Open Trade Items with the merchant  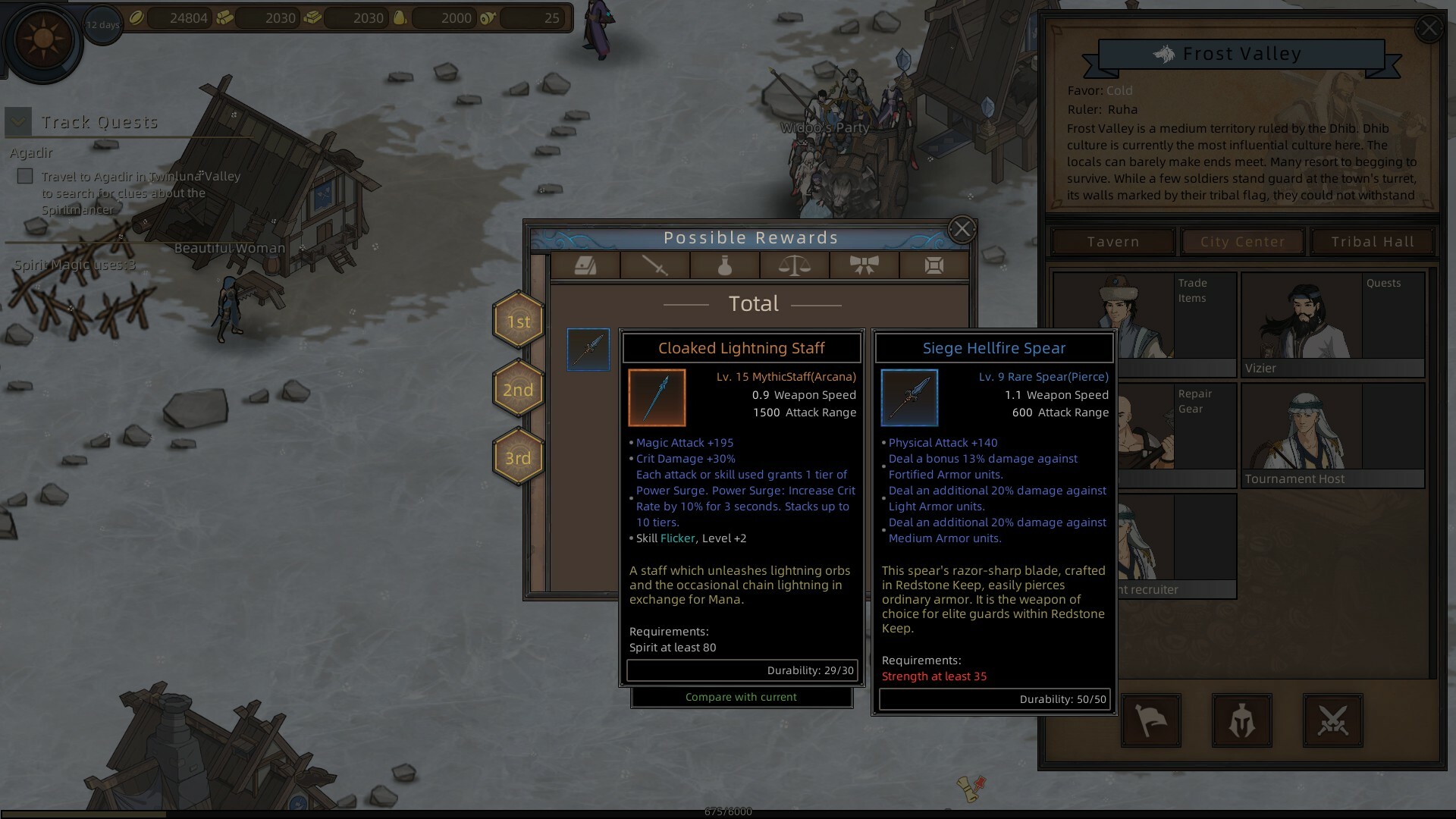click(x=1145, y=318)
